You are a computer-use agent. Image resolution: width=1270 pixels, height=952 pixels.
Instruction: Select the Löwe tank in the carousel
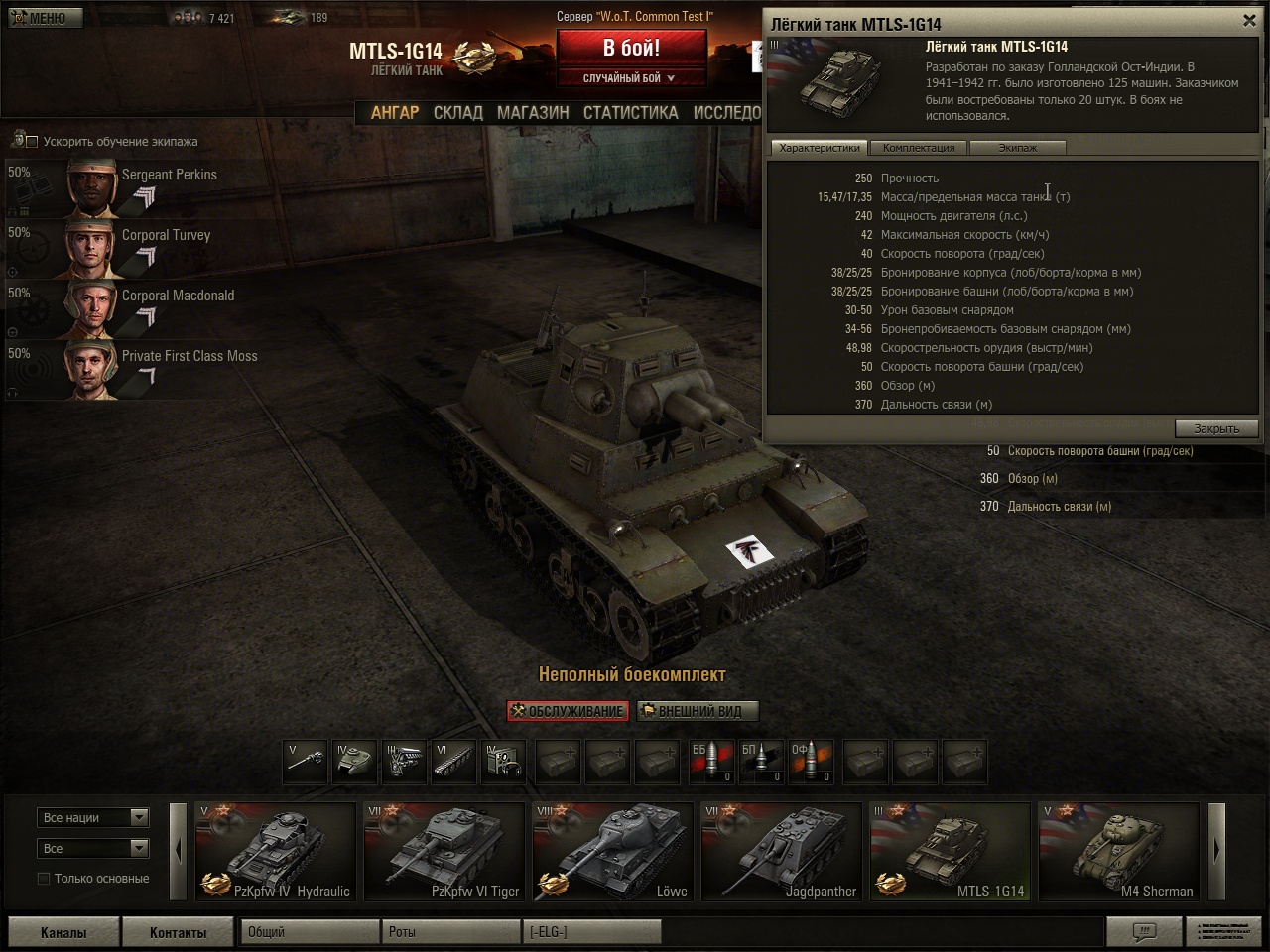click(x=612, y=851)
